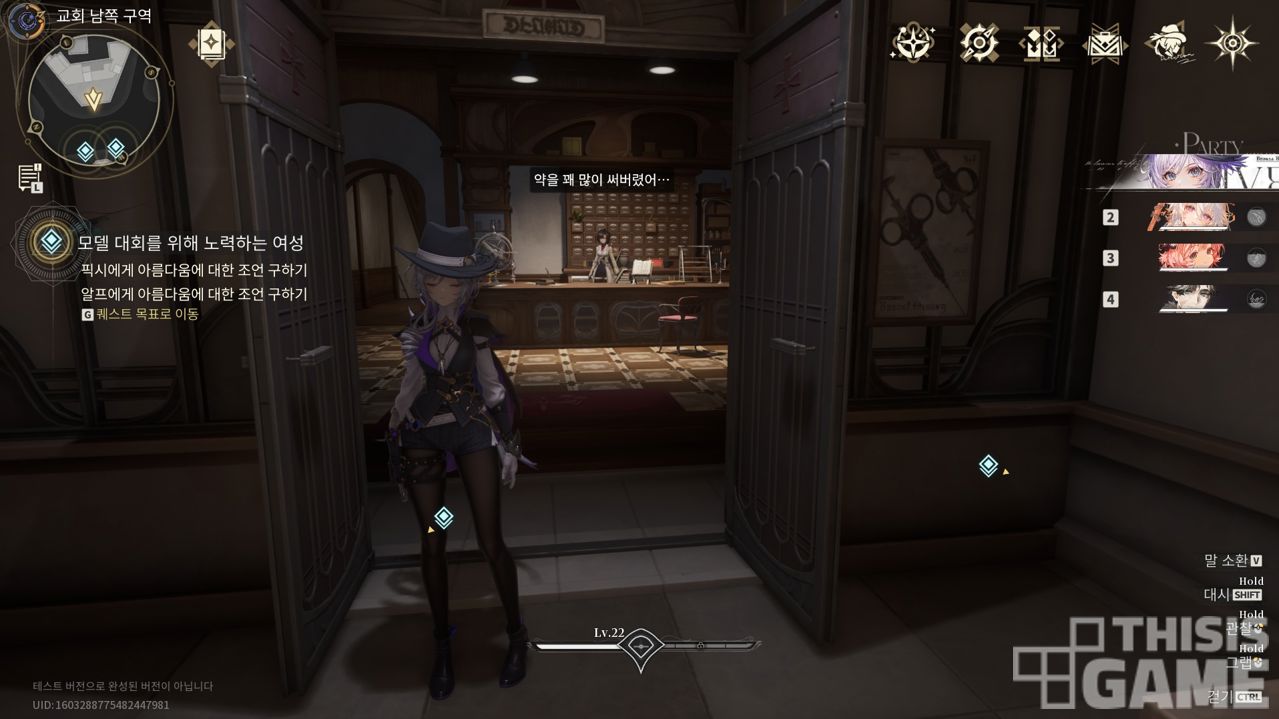Open the model contest quest title

click(191, 243)
